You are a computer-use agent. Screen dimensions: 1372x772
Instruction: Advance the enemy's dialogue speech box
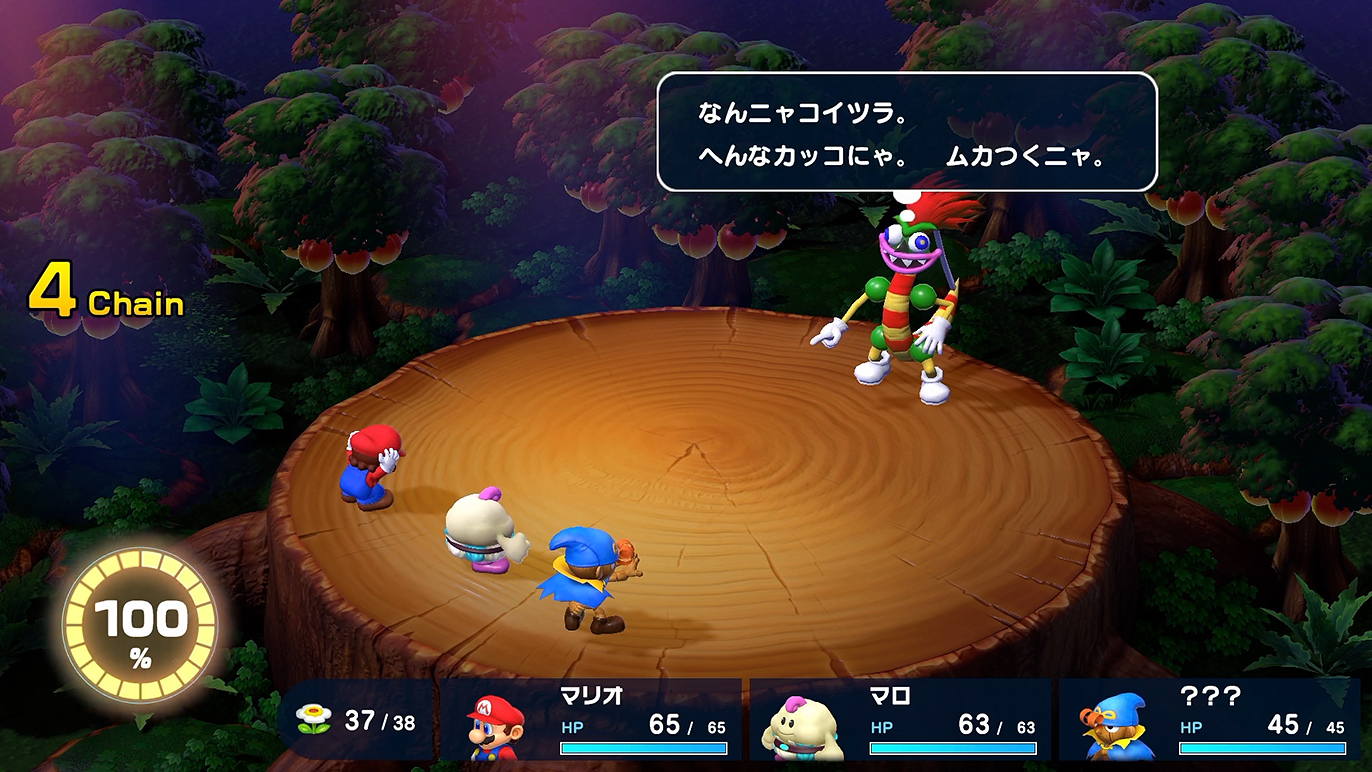click(x=906, y=132)
